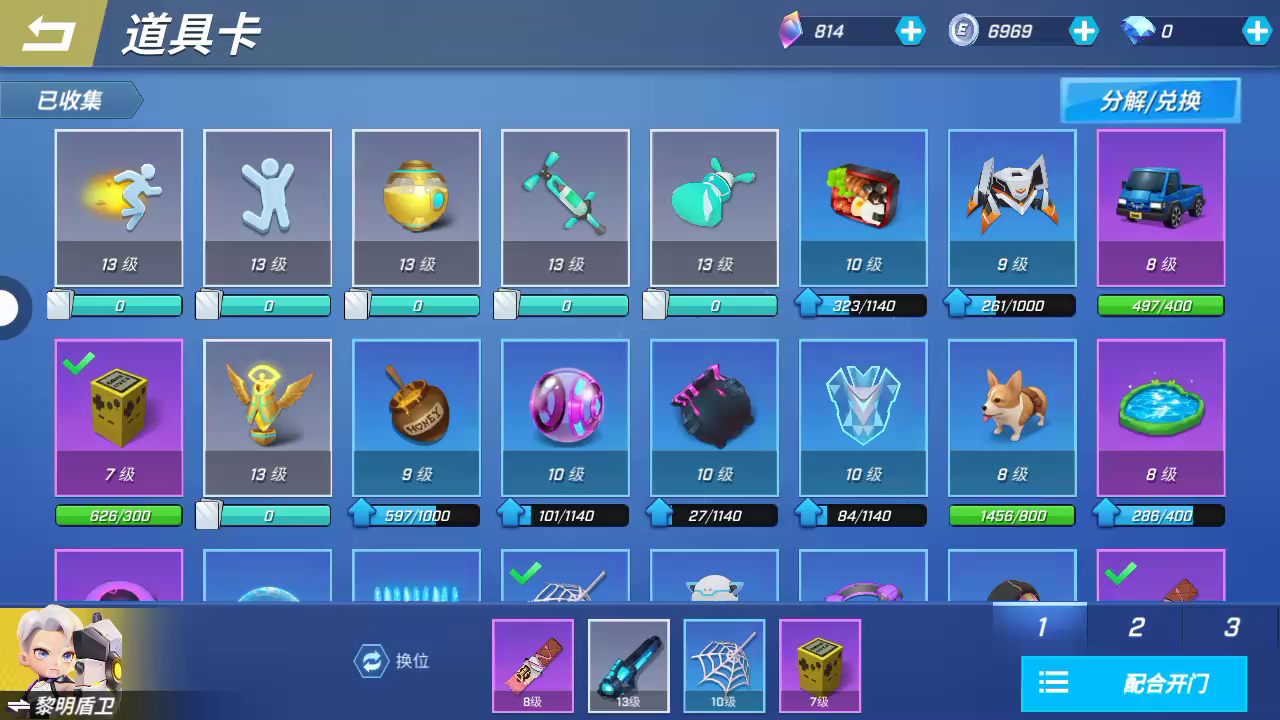1280x720 pixels.
Task: Pick the yellow game console cube card
Action: [x=119, y=417]
